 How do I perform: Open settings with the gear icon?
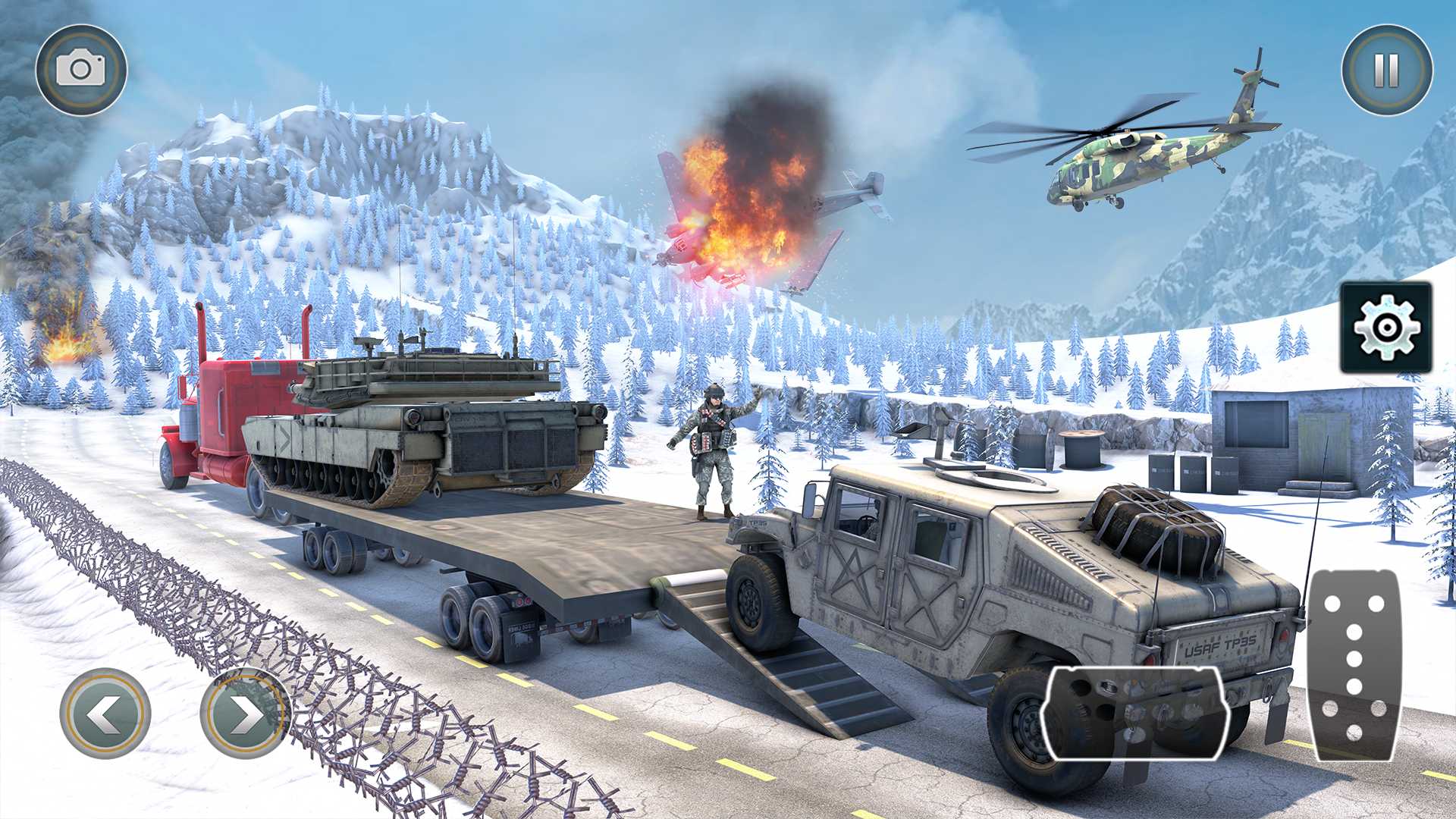coord(1385,327)
